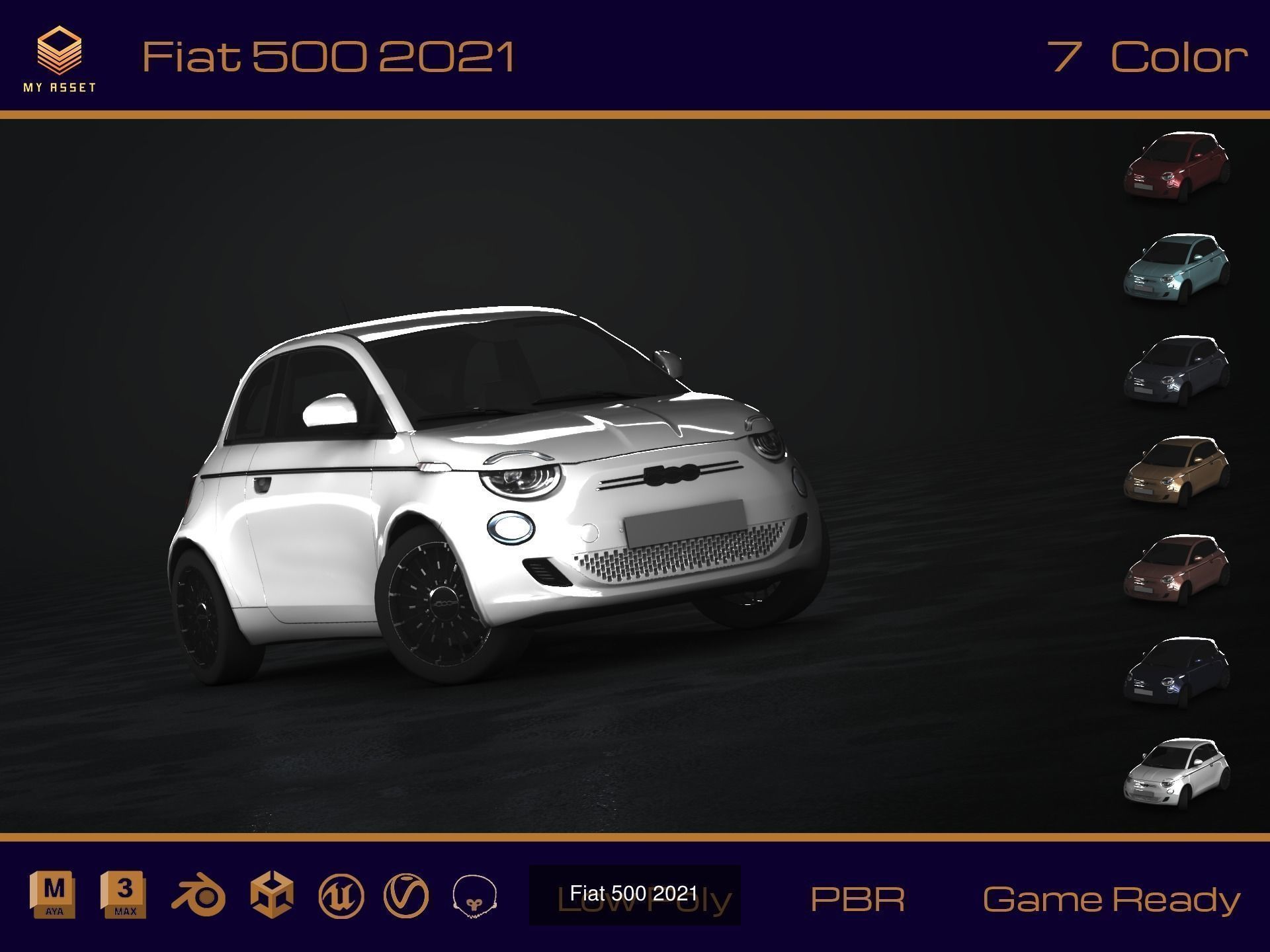Image resolution: width=1270 pixels, height=952 pixels.
Task: Select the gold yellow car variant
Action: [1176, 471]
